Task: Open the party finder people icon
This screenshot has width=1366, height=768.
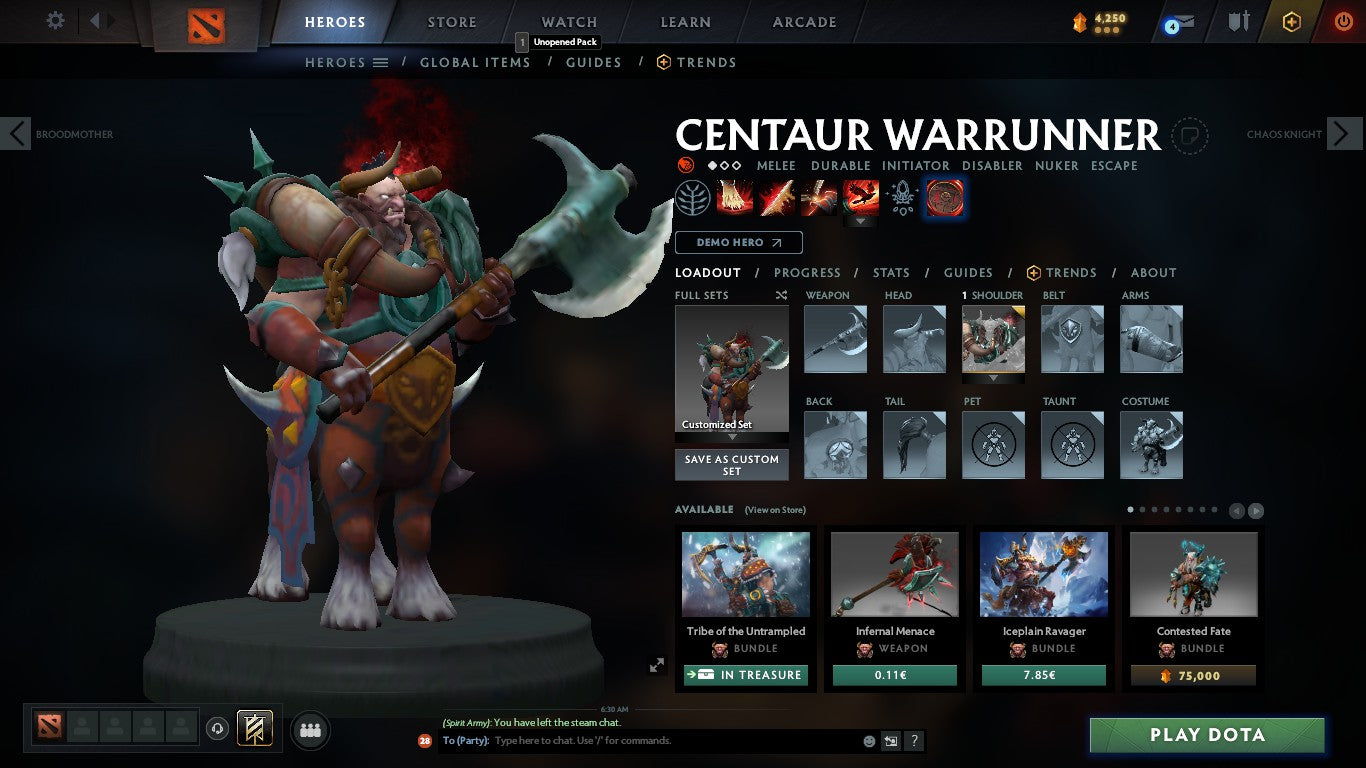Action: (x=309, y=730)
